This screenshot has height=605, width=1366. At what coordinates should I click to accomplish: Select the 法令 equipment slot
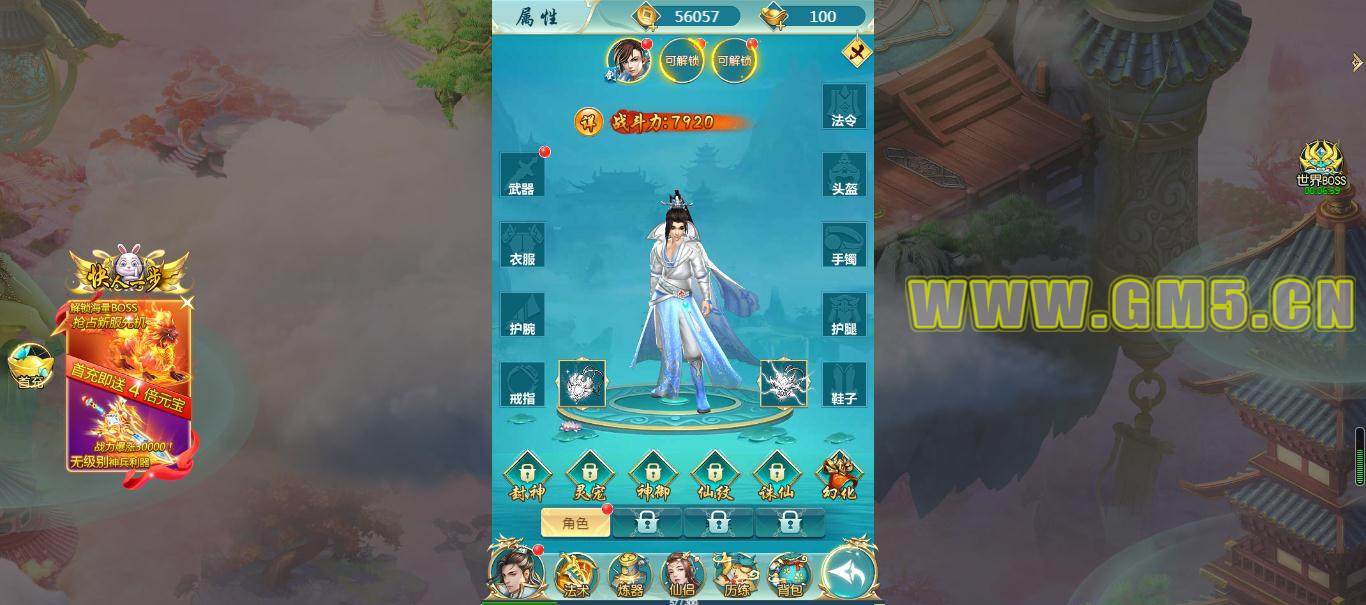point(845,106)
